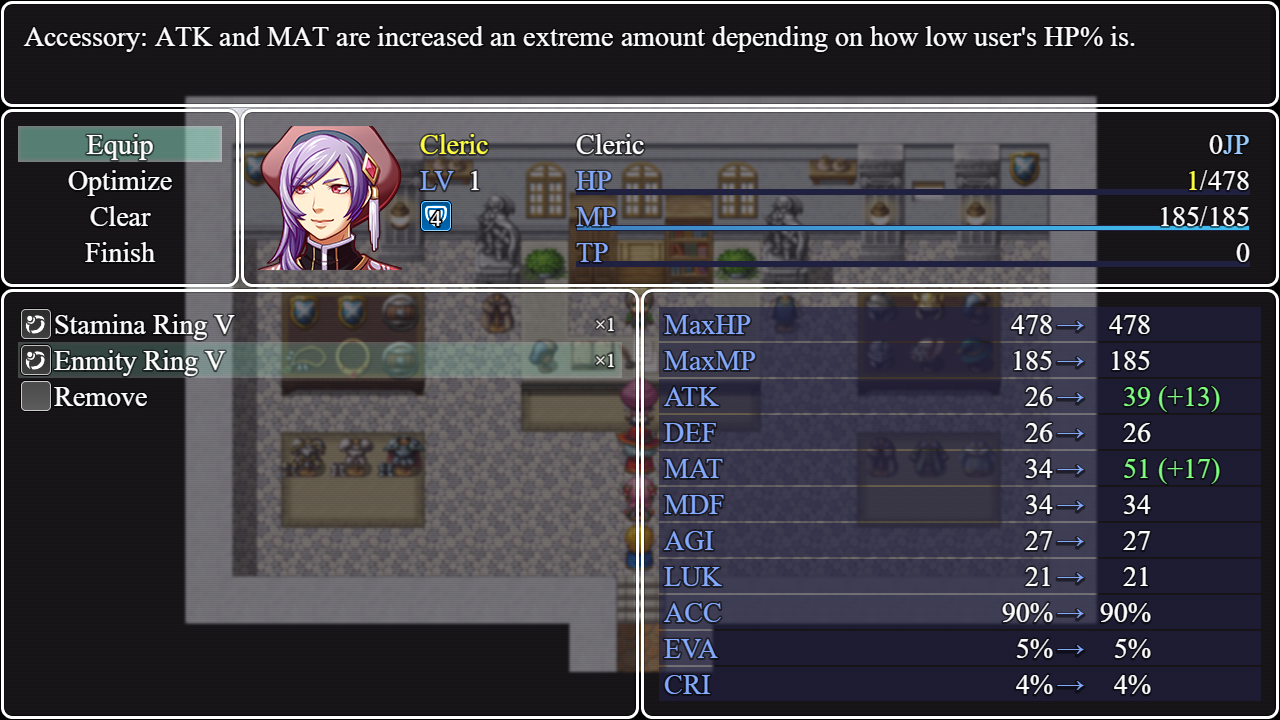Click the empty slot icon beside Remove

click(35, 396)
